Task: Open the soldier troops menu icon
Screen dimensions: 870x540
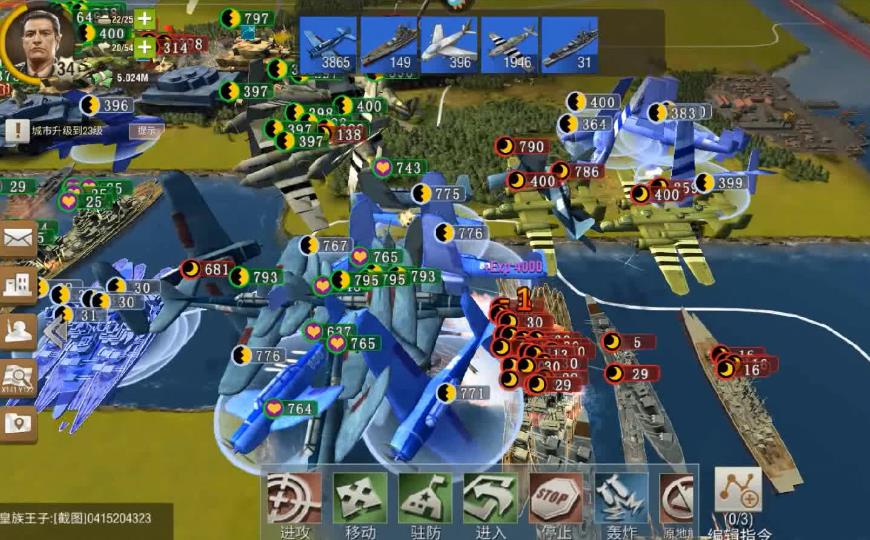Action: 19,332
